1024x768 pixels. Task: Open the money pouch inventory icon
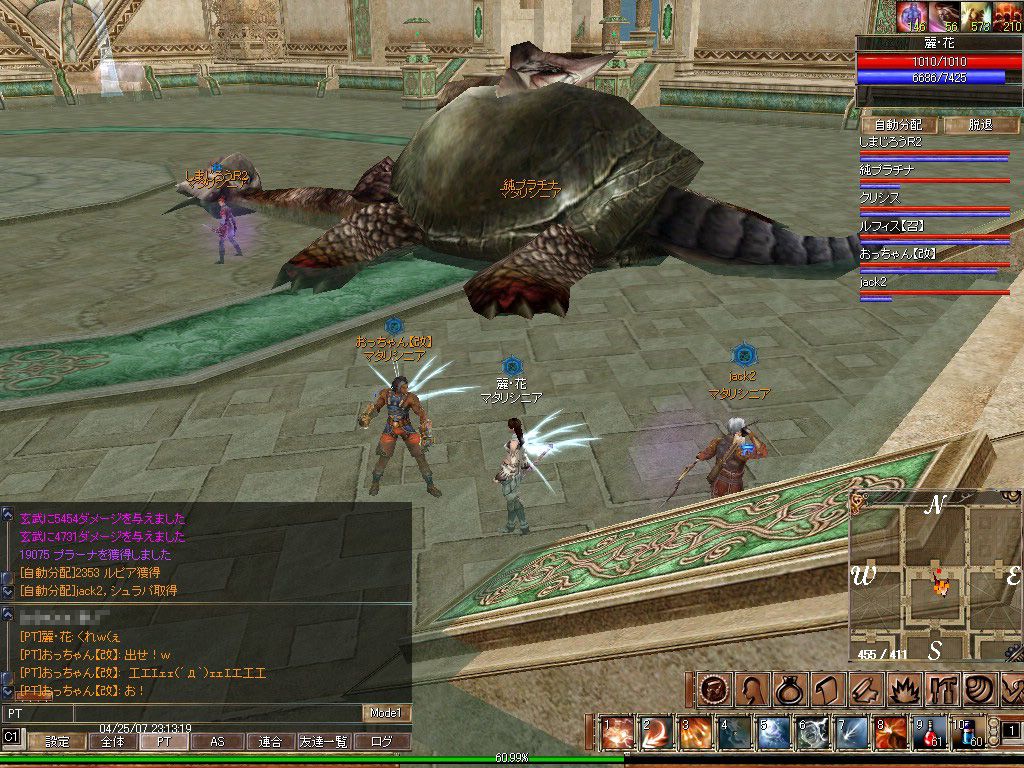(790, 689)
